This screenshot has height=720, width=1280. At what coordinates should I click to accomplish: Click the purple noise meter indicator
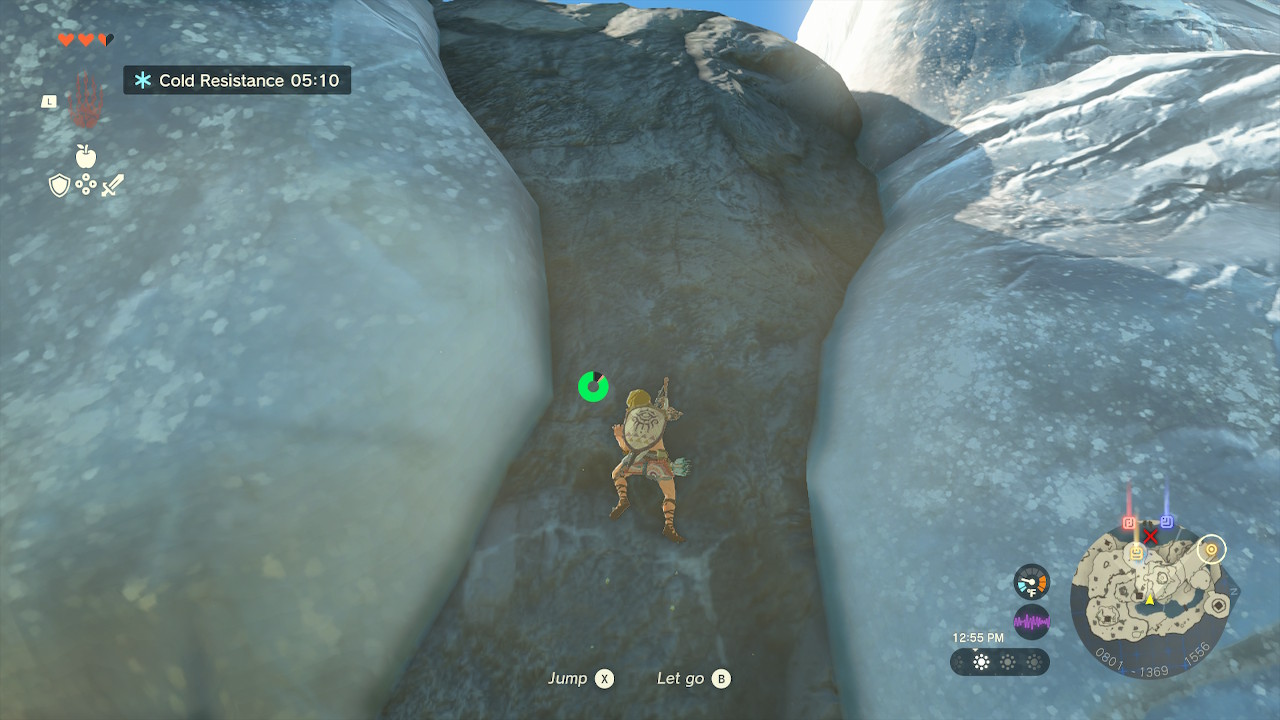pyautogui.click(x=1032, y=622)
